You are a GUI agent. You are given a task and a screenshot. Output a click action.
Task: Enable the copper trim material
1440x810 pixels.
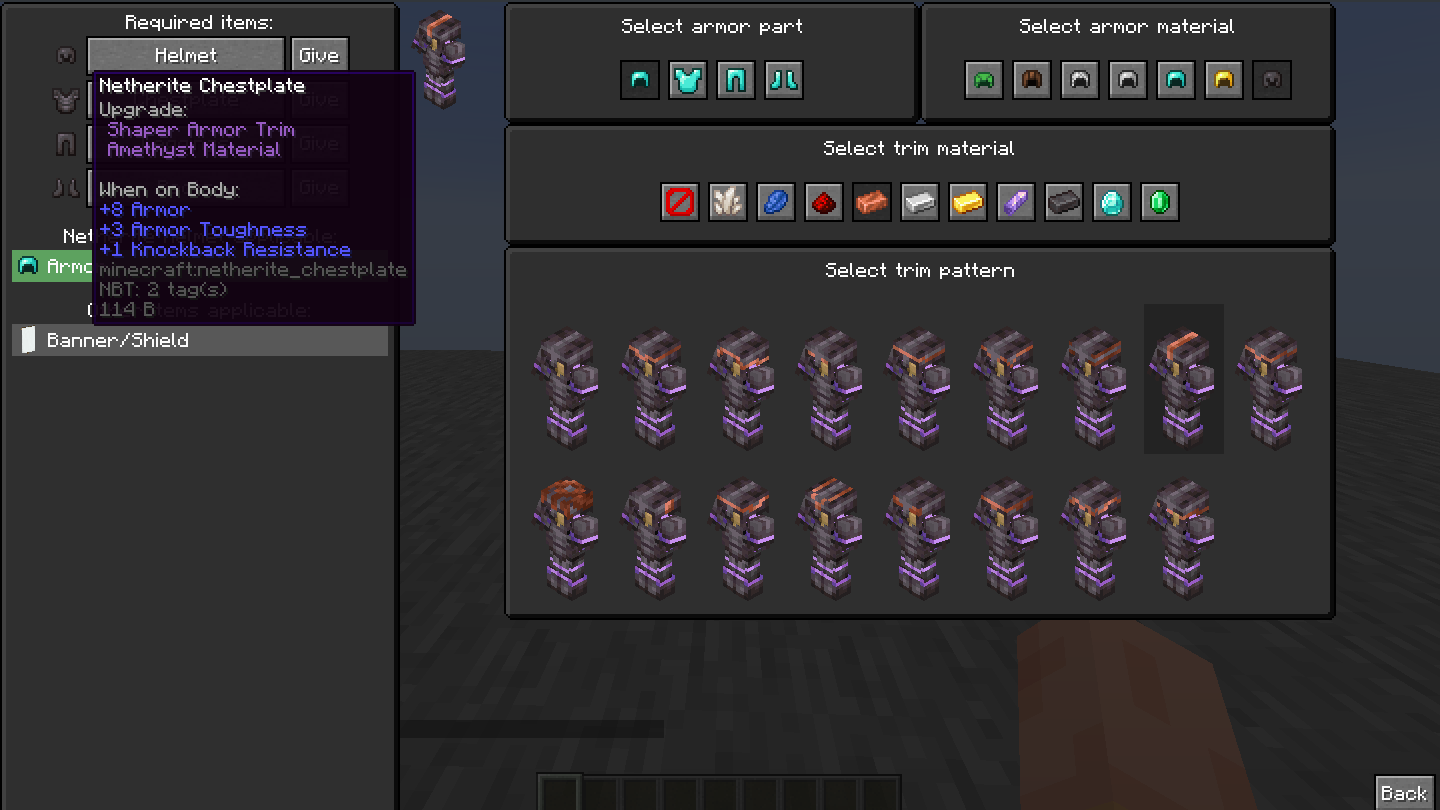pos(871,202)
